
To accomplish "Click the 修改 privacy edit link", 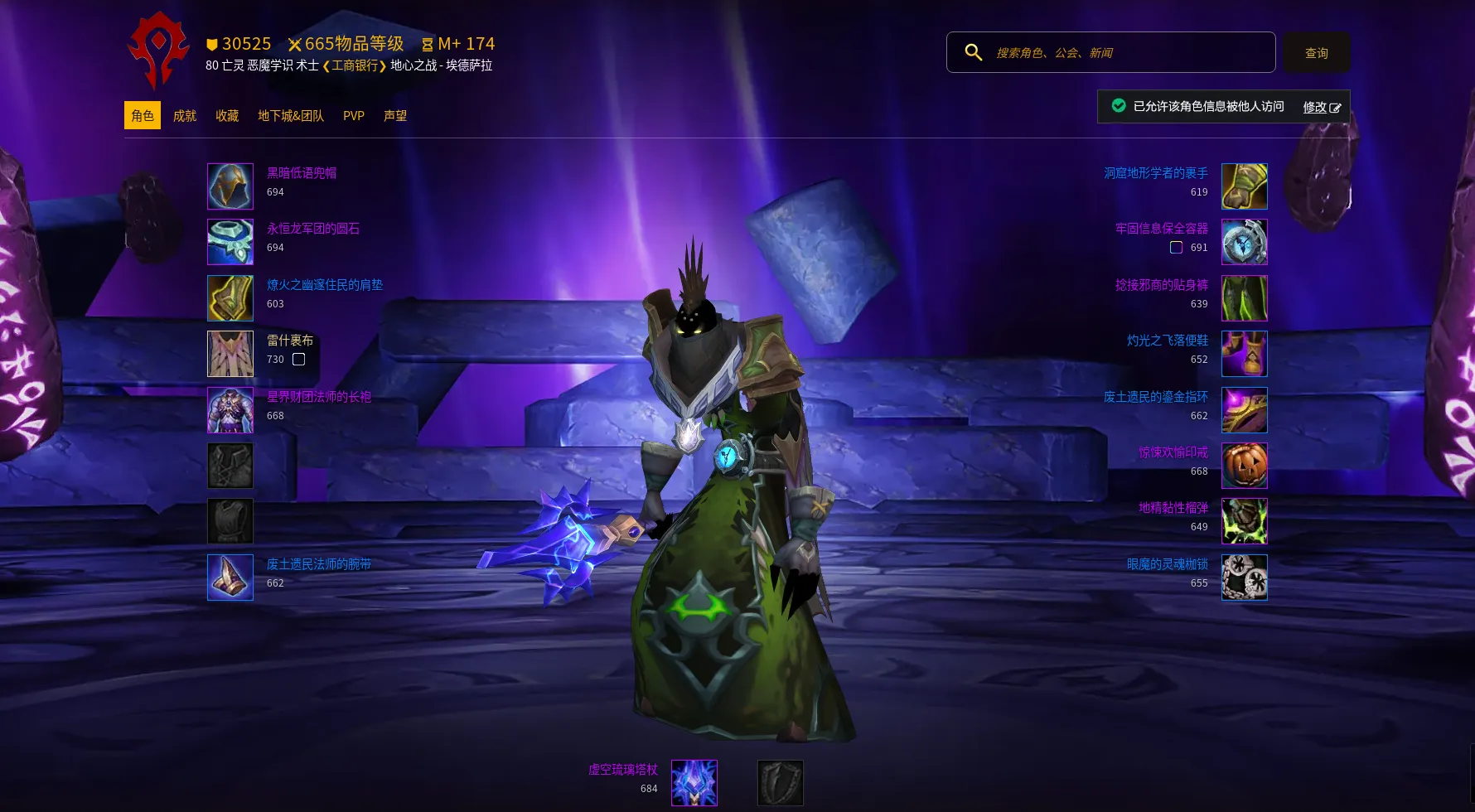I will tap(1321, 107).
